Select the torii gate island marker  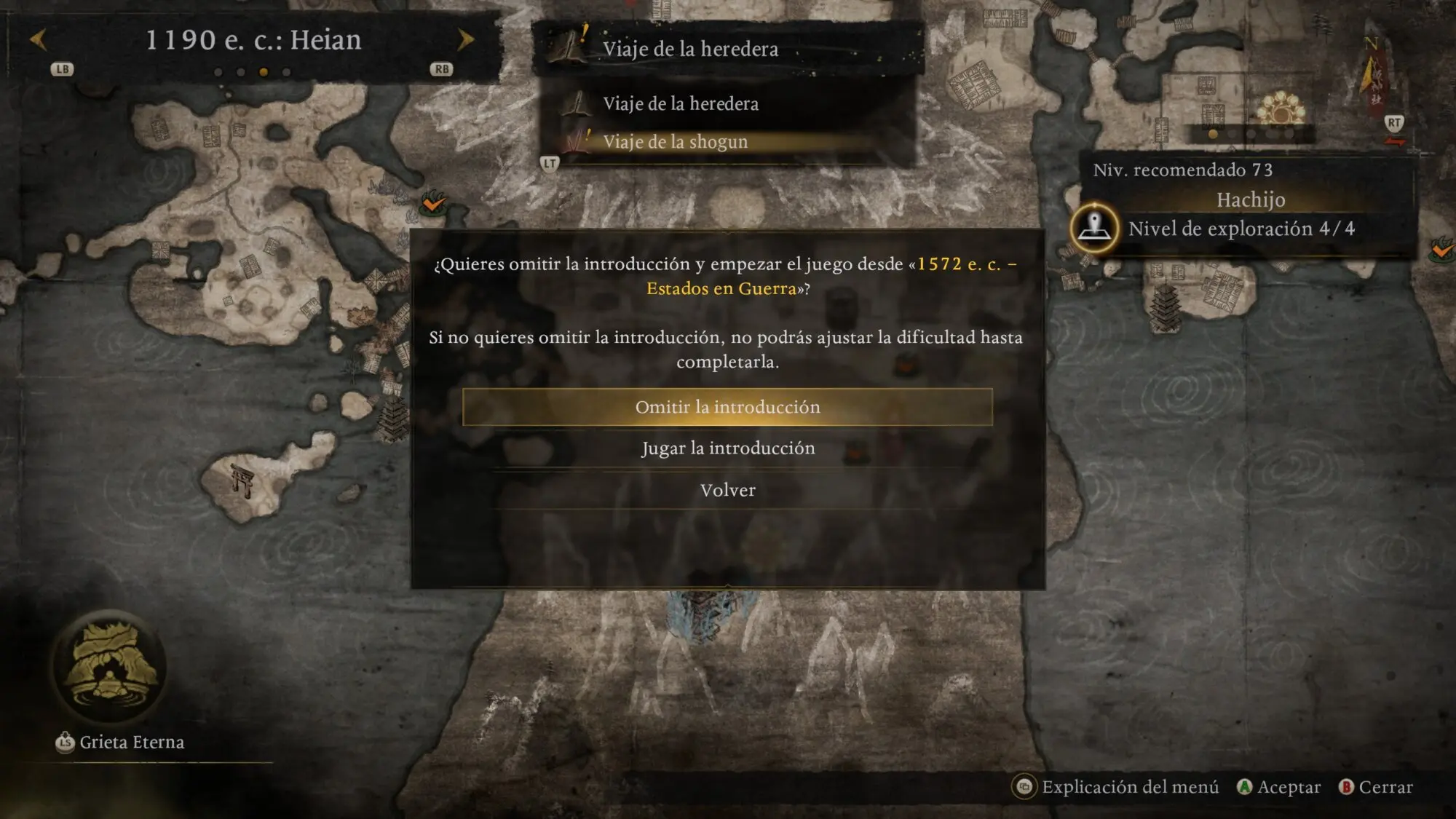[x=242, y=480]
